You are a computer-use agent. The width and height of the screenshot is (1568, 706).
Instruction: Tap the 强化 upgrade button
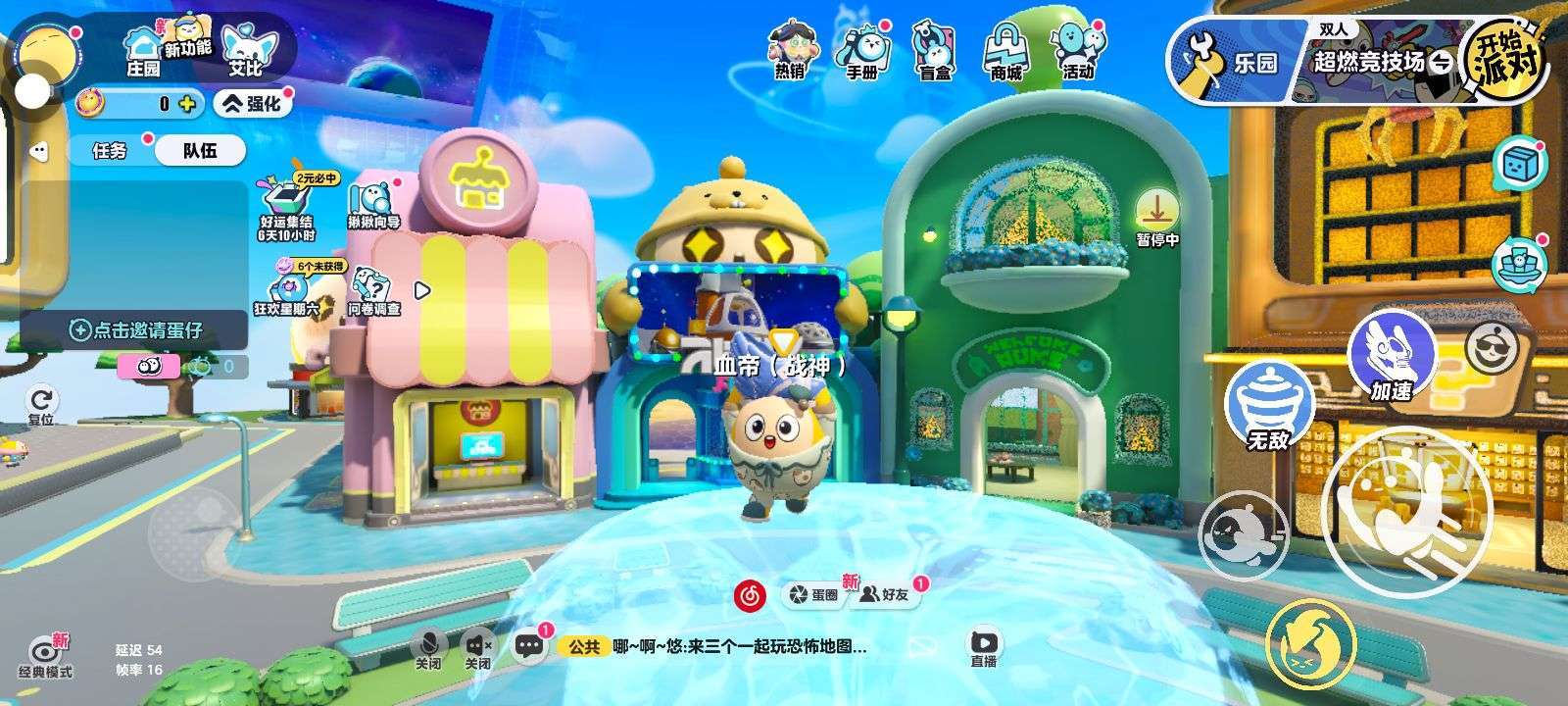pos(253,103)
